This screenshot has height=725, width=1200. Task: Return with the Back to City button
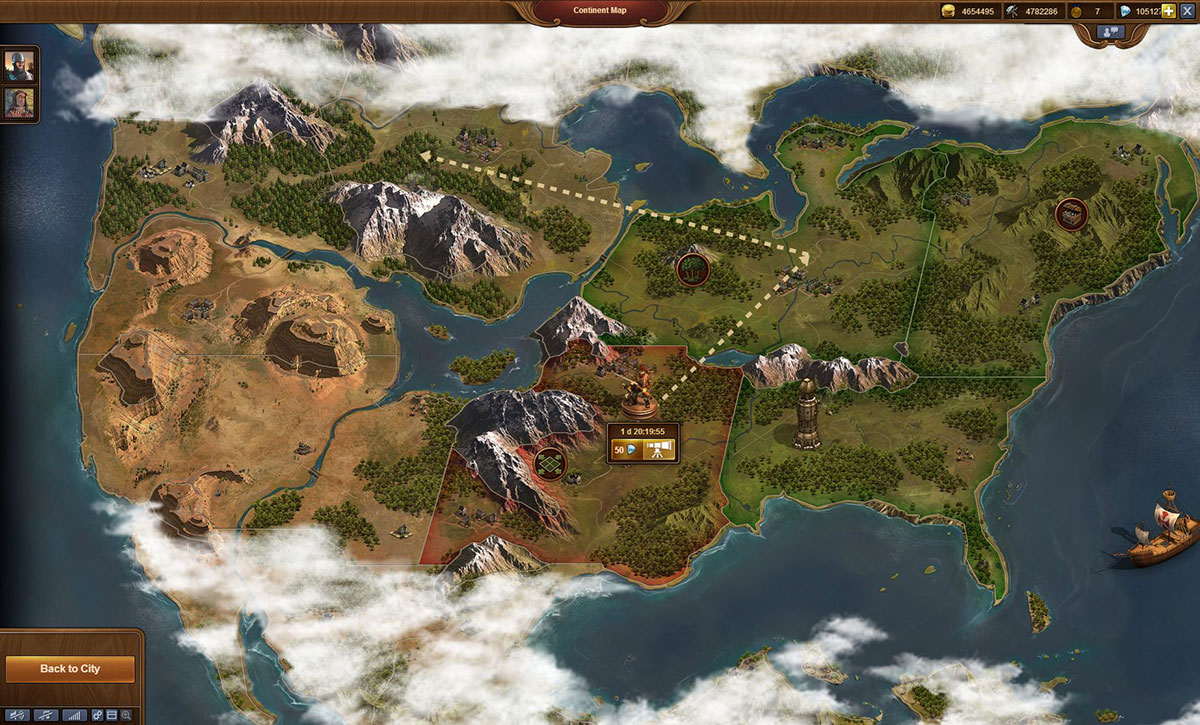tap(70, 668)
